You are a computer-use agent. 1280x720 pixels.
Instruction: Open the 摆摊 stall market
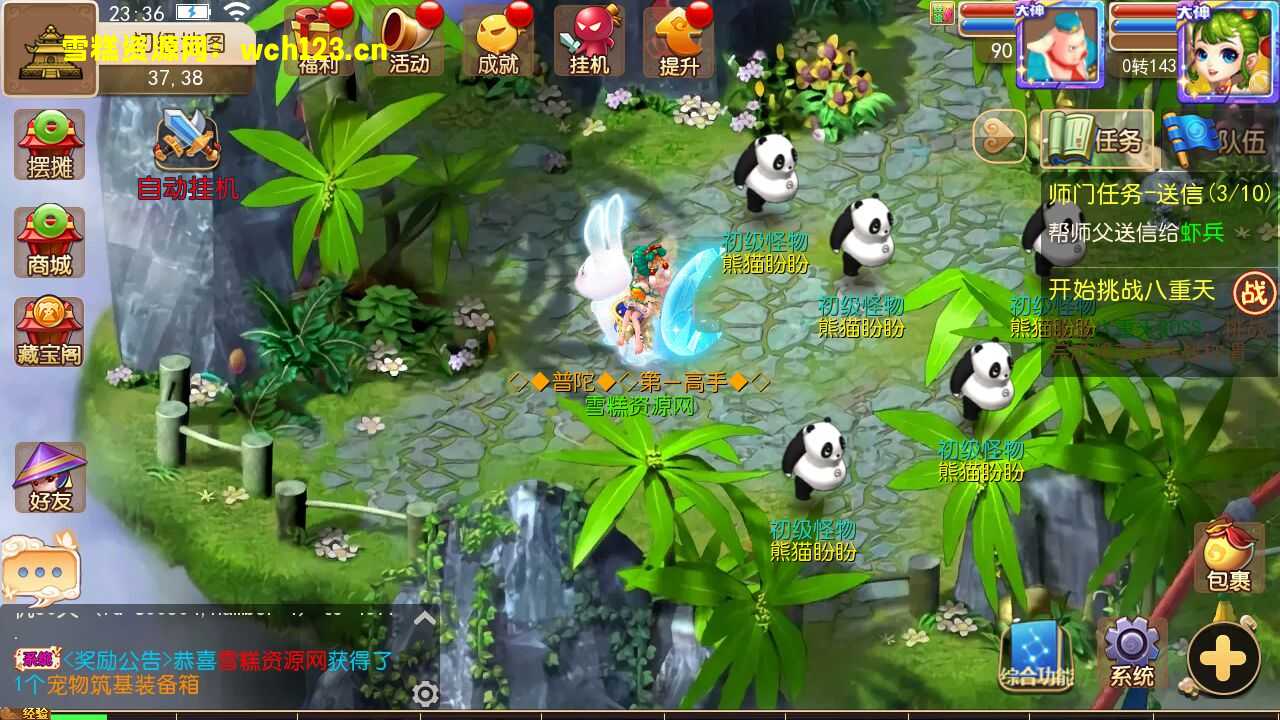50,146
